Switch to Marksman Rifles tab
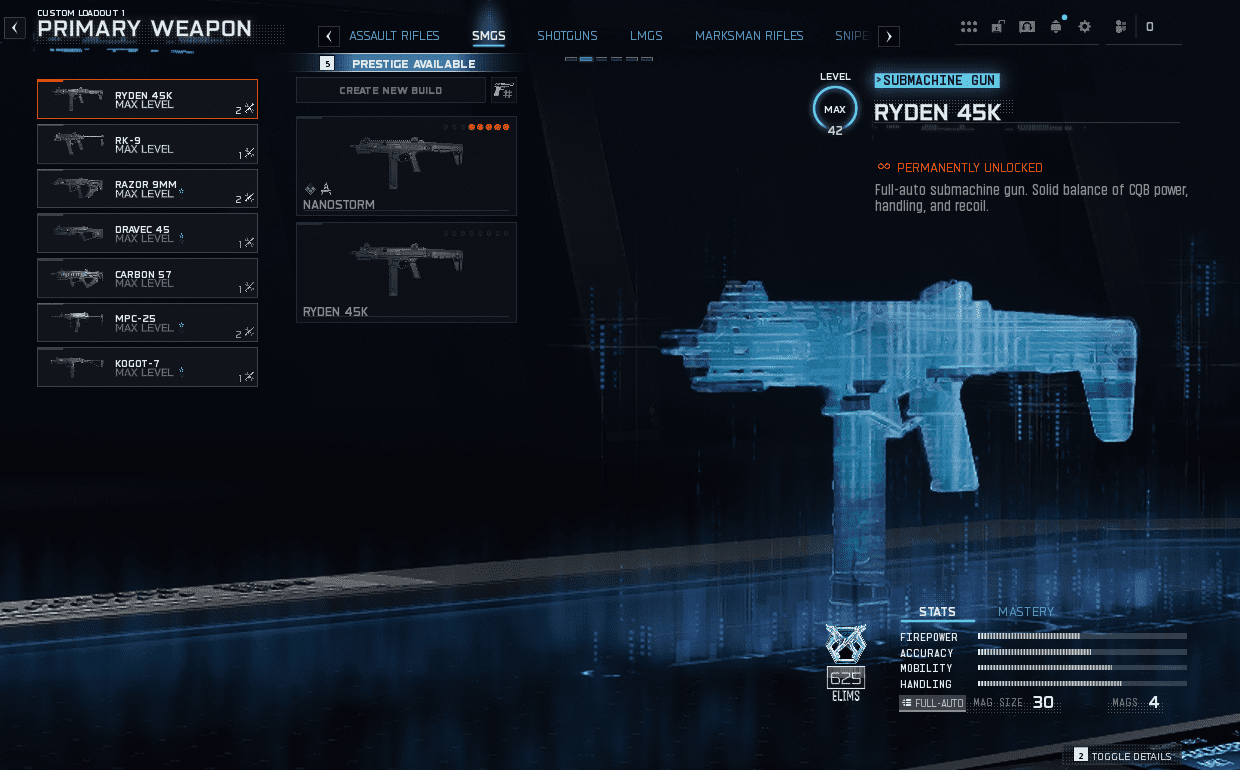The width and height of the screenshot is (1240, 770). [x=749, y=36]
